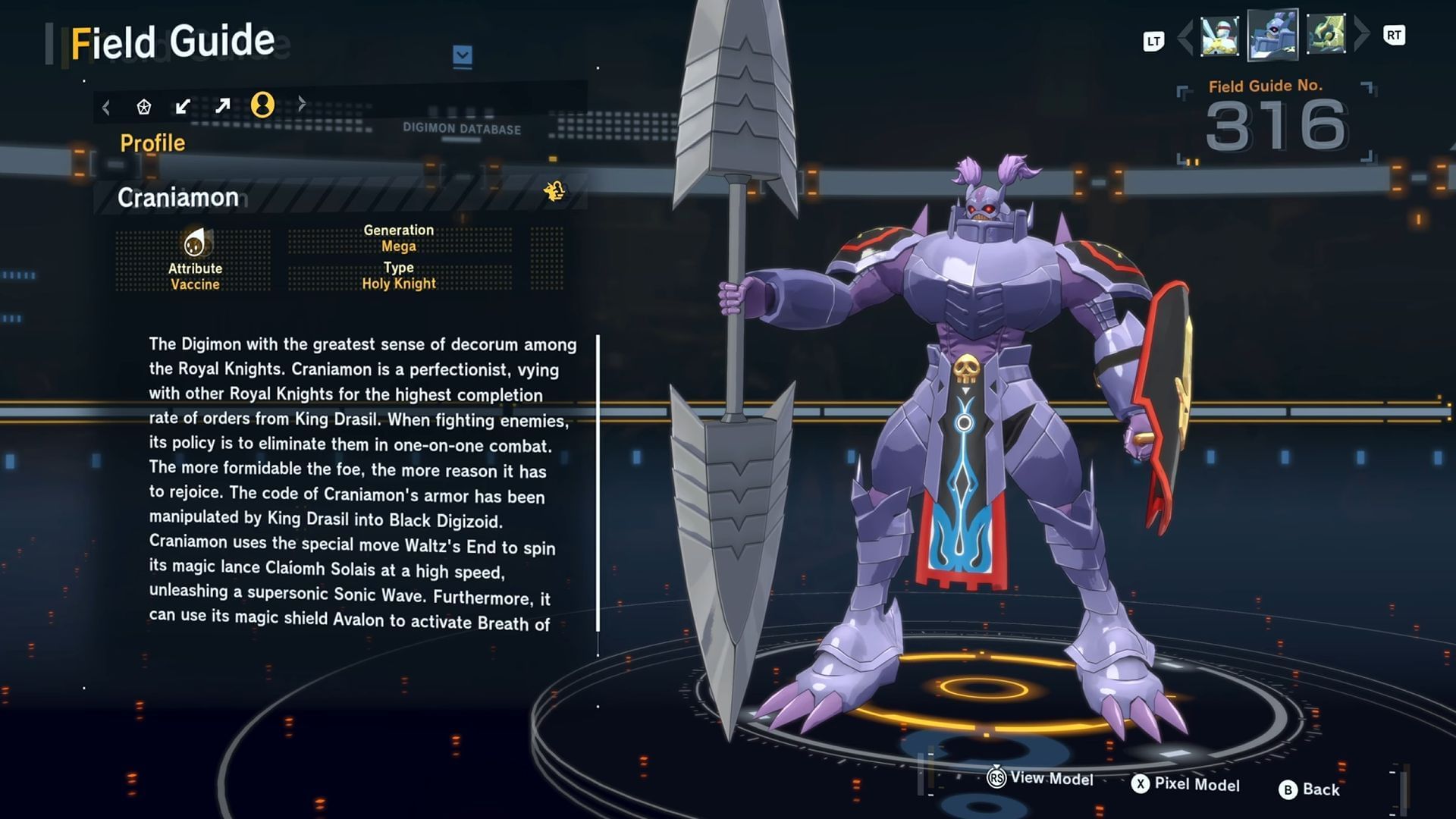Viewport: 1456px width, 819px height.
Task: Open the blue dropdown arrow beside Field Guide
Action: coord(463,55)
